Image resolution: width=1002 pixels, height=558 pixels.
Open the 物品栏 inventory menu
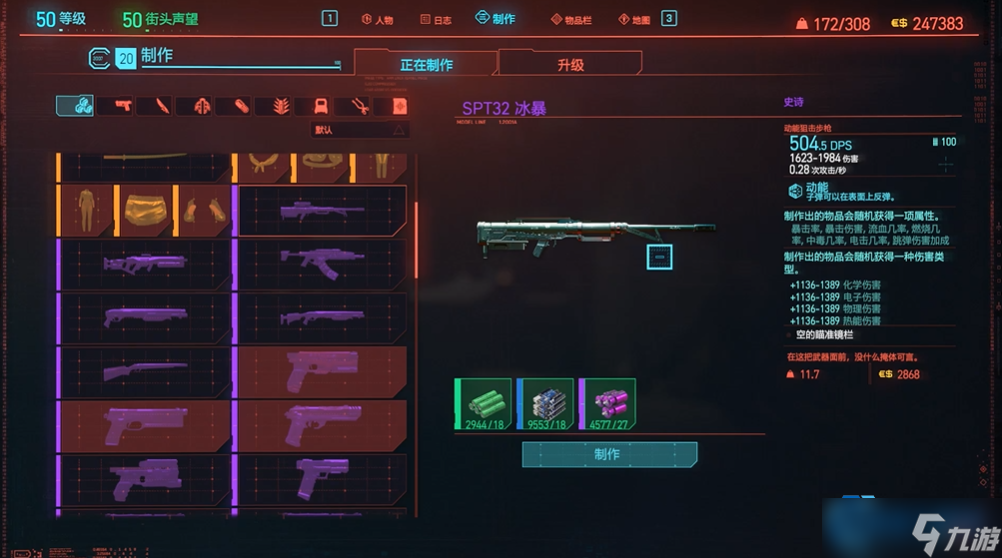coord(571,19)
